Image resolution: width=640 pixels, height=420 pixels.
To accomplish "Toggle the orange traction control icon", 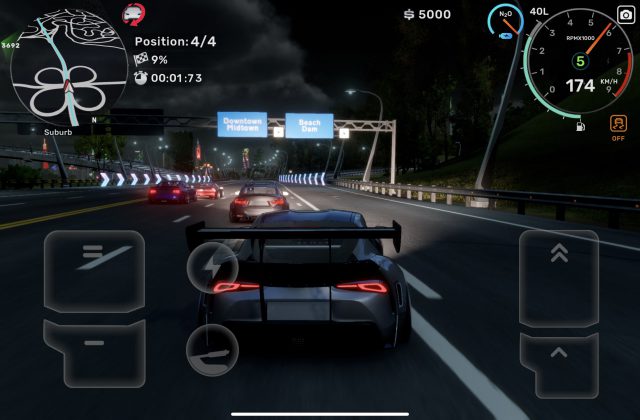I will 618,125.
